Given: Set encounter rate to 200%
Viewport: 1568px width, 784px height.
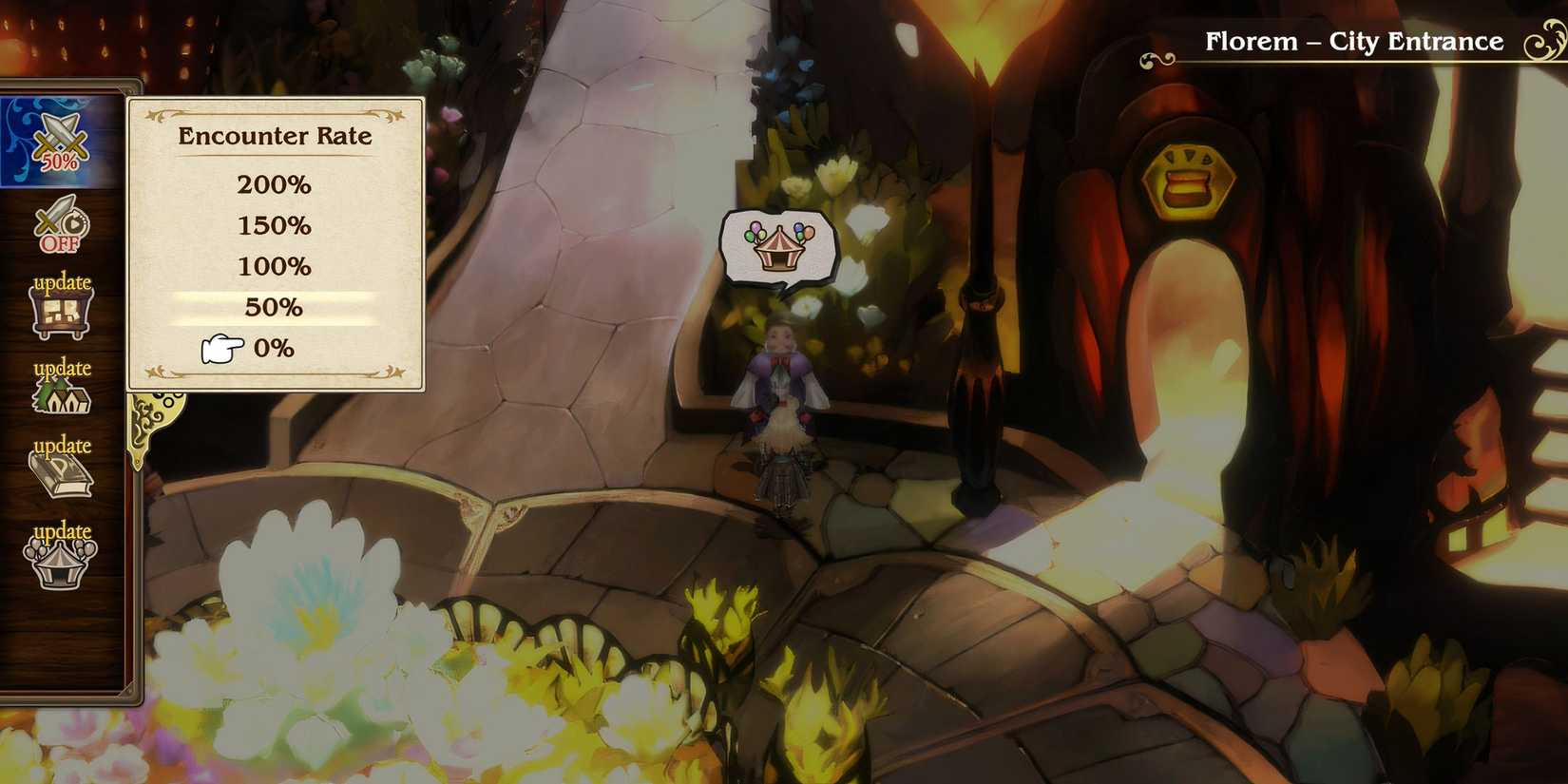Looking at the screenshot, I should [274, 186].
